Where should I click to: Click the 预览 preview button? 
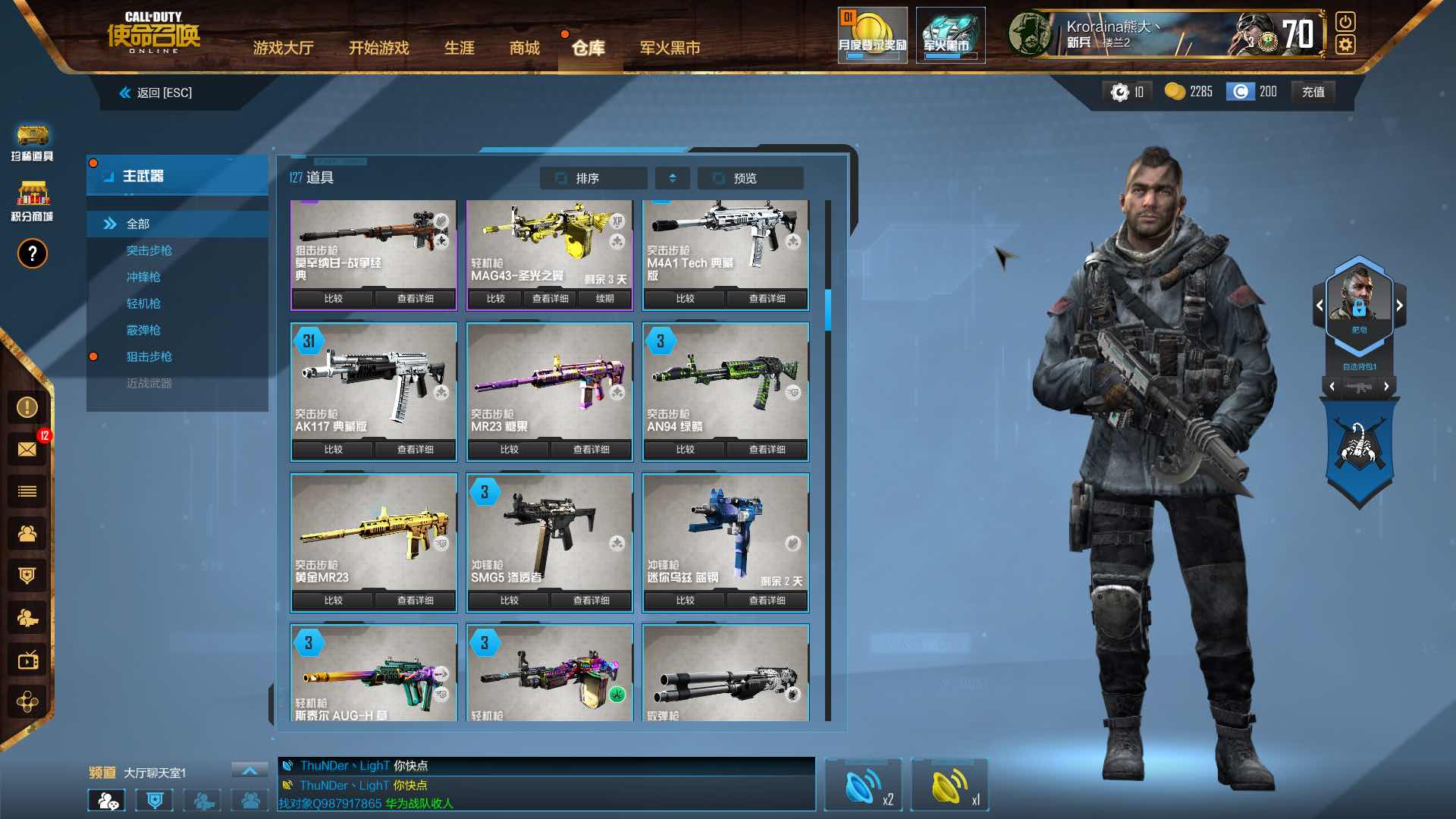[x=749, y=178]
